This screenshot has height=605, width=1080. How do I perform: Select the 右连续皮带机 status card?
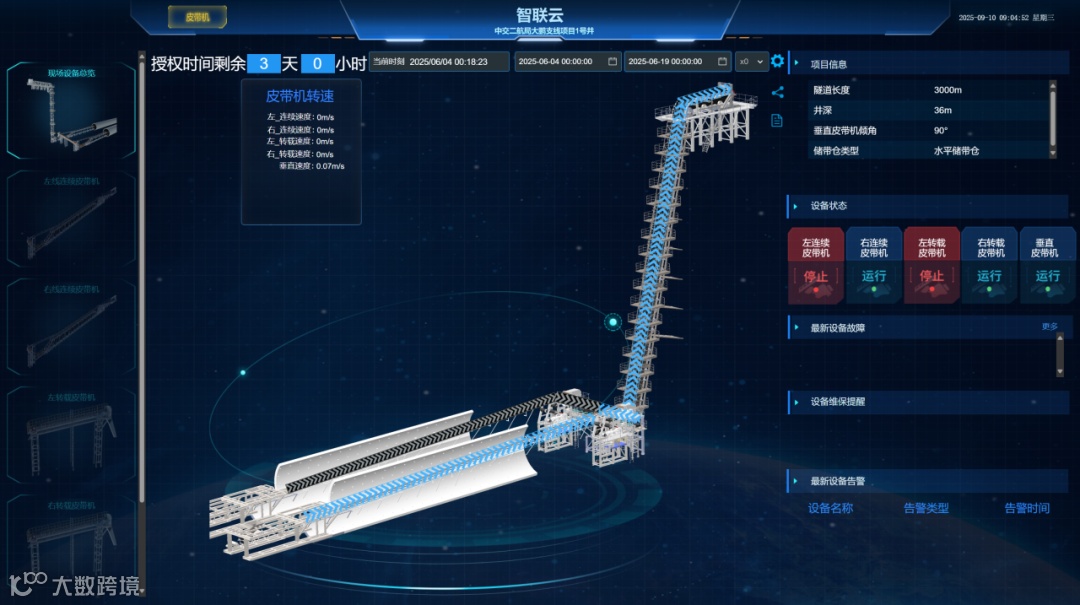point(874,265)
